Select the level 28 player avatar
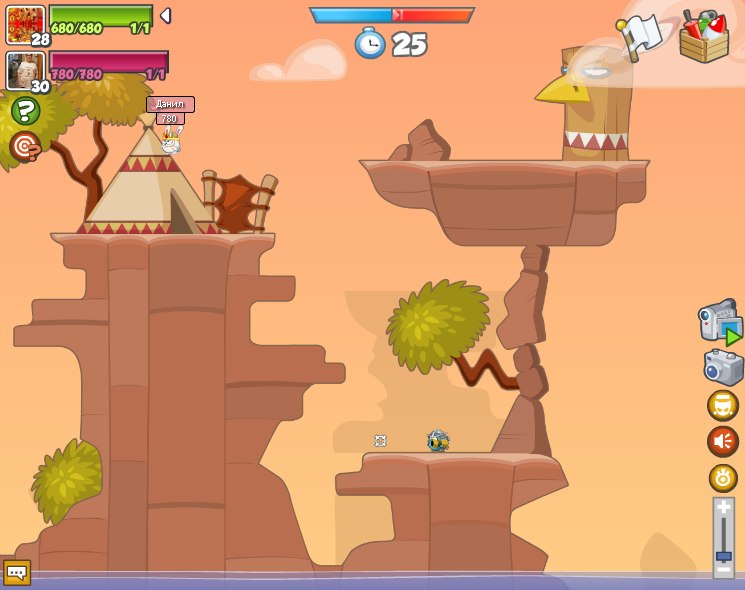Viewport: 745px width, 590px height. click(25, 25)
